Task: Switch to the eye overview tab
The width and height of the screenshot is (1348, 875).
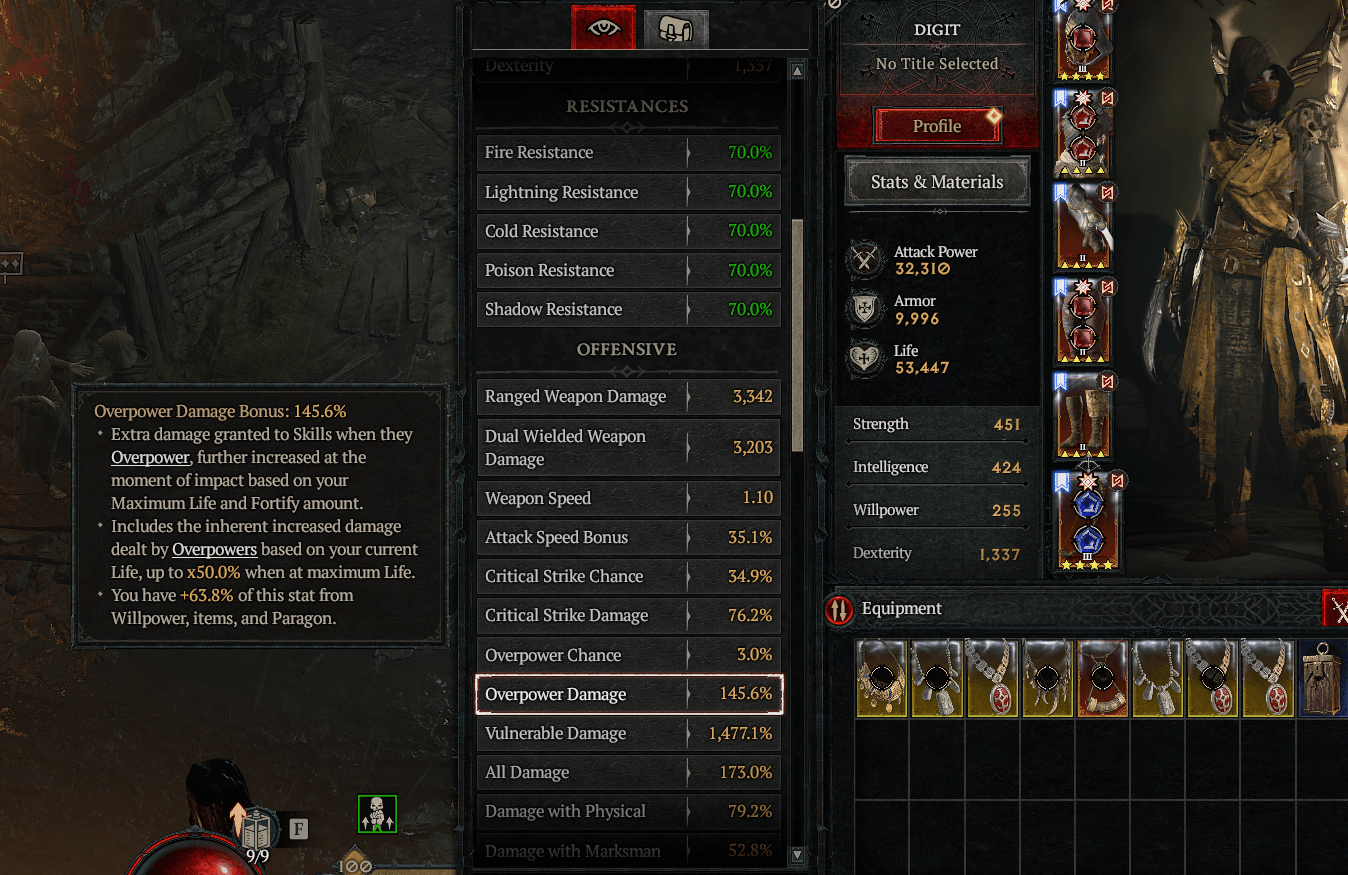Action: tap(601, 28)
